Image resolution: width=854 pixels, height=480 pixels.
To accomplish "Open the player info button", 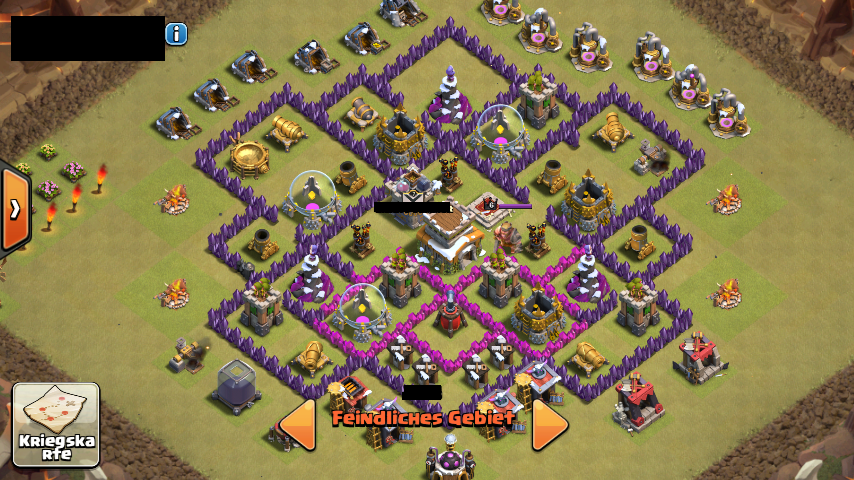I will pos(177,34).
